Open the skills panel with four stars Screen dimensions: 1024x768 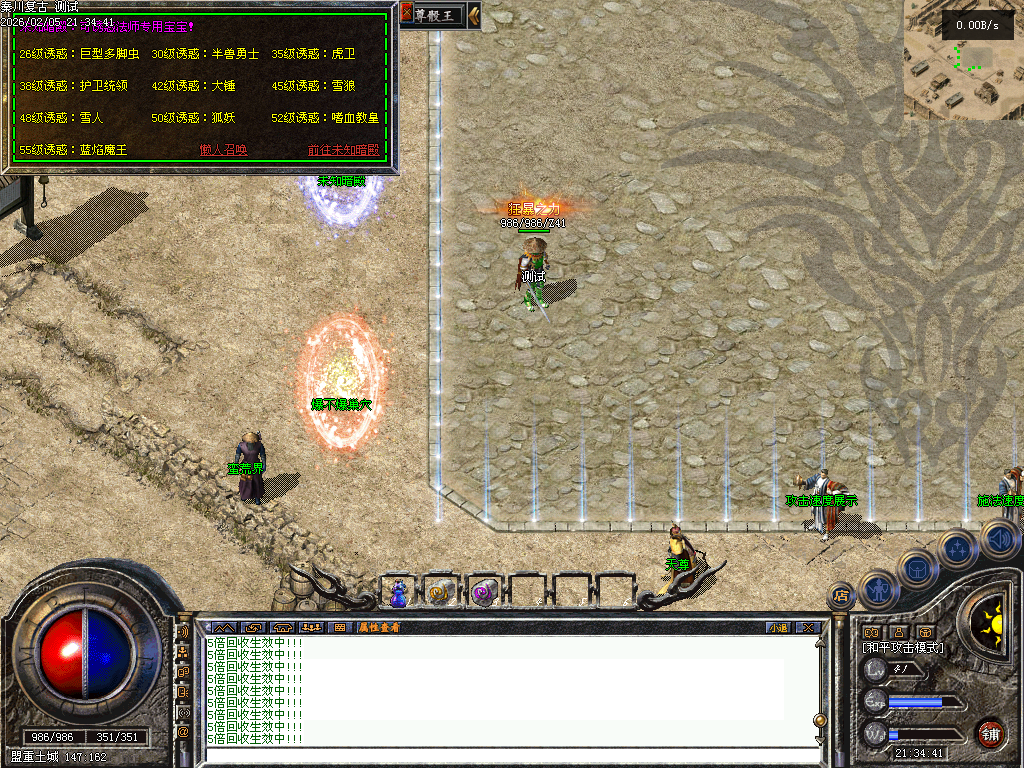pyautogui.click(x=957, y=548)
